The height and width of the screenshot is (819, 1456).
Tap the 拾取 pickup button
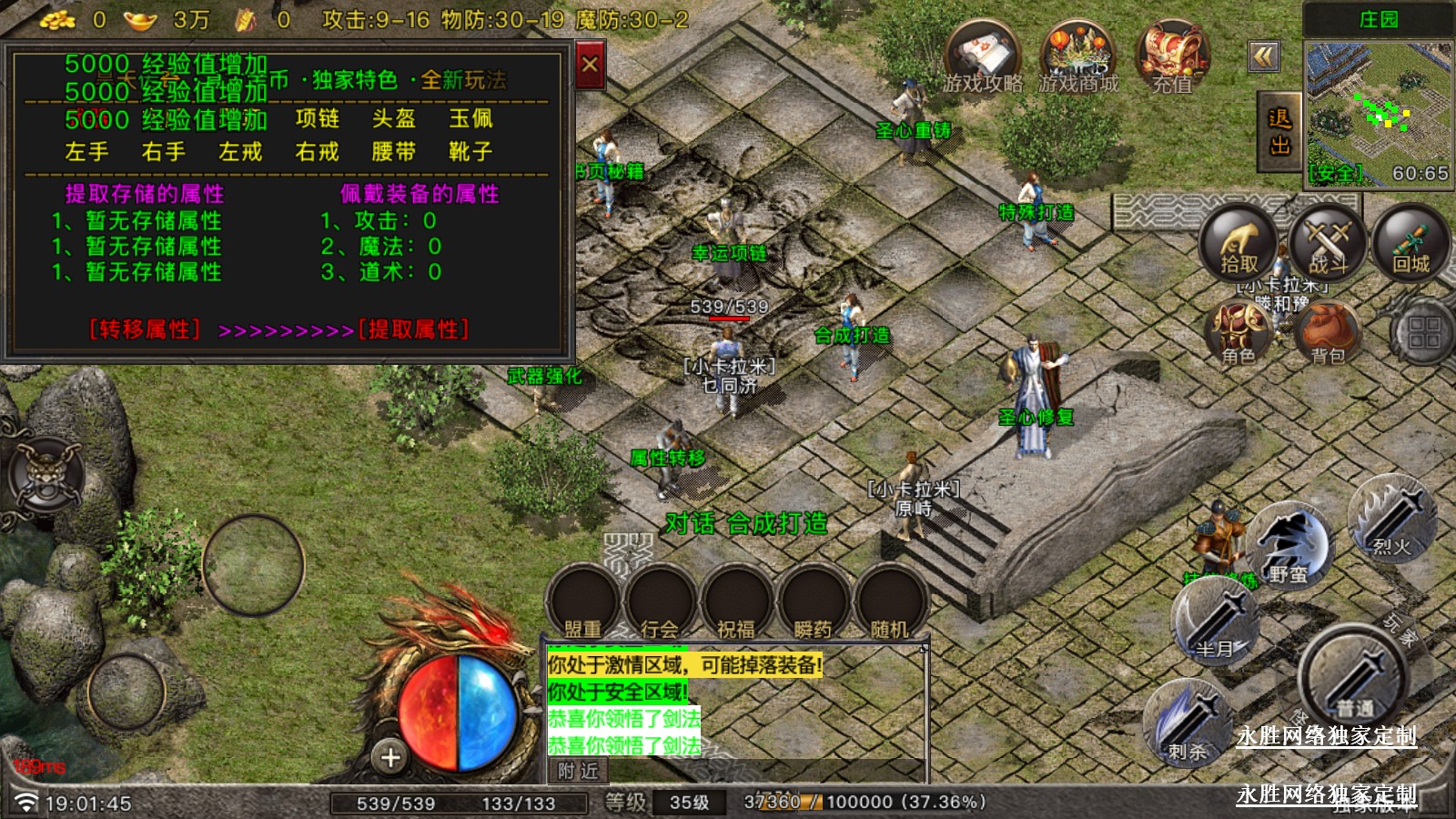(x=1238, y=243)
